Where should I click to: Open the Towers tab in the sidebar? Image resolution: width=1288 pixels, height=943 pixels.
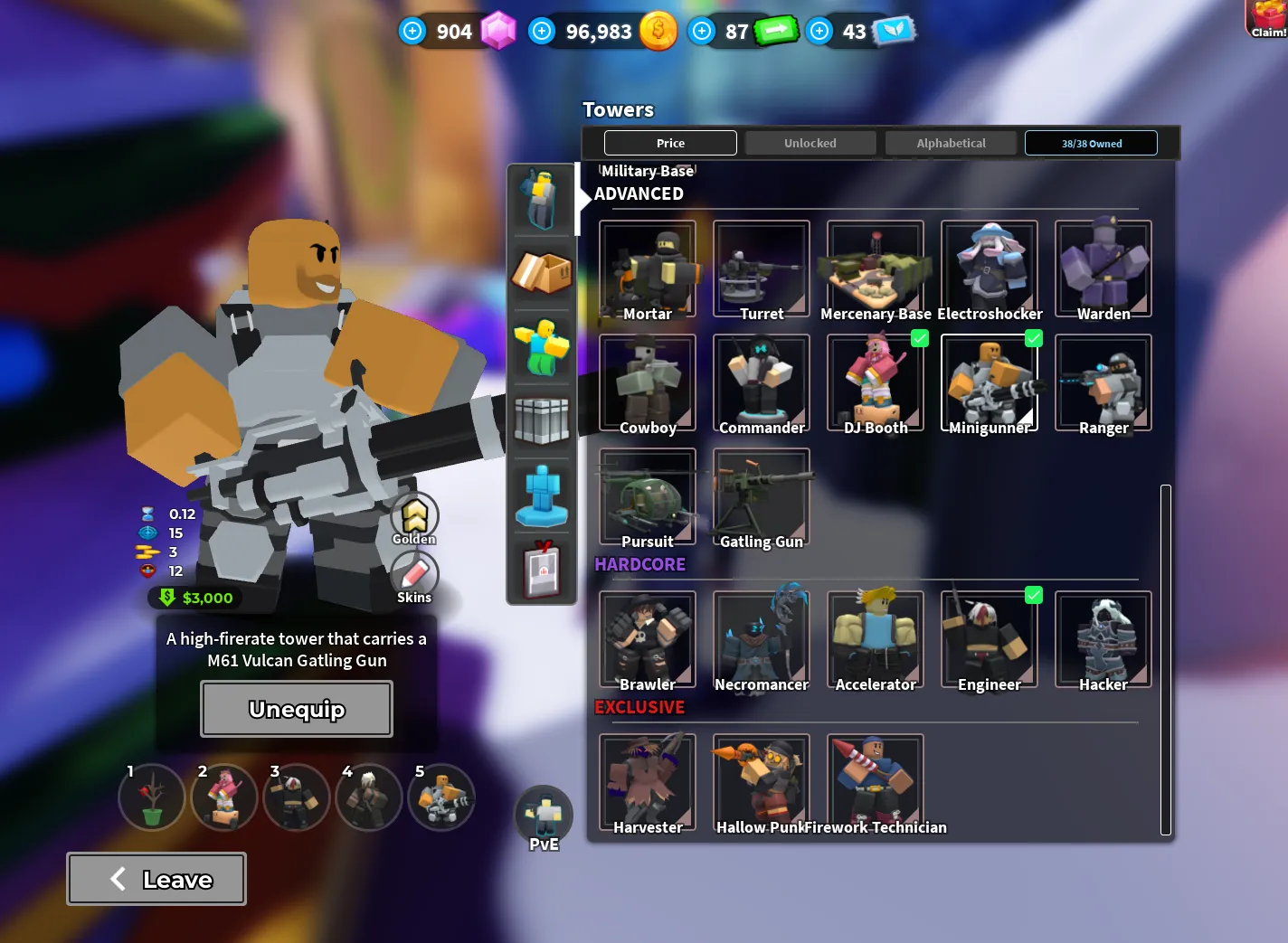click(541, 199)
